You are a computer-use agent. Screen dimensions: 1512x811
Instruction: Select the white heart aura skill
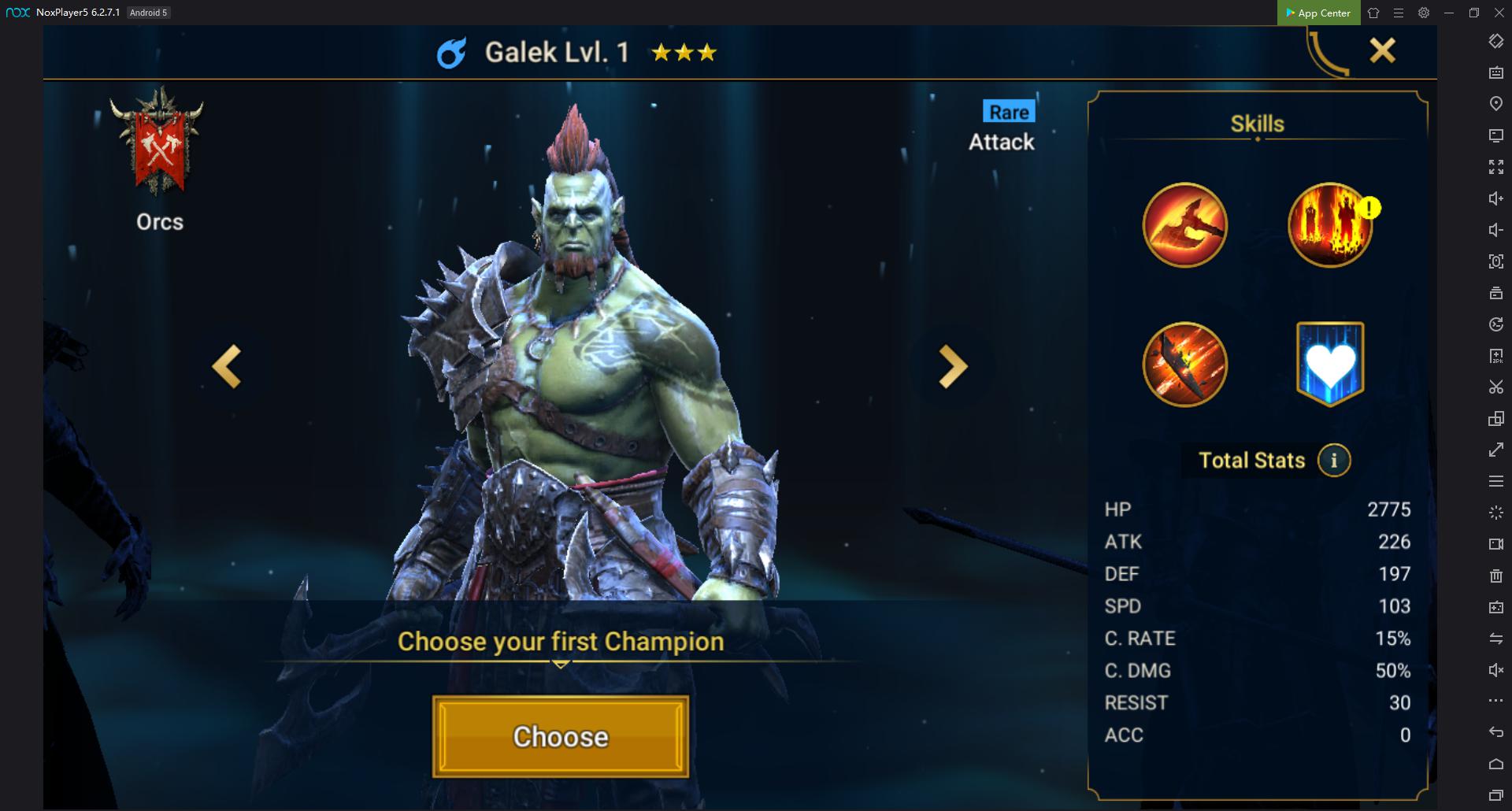[1330, 364]
